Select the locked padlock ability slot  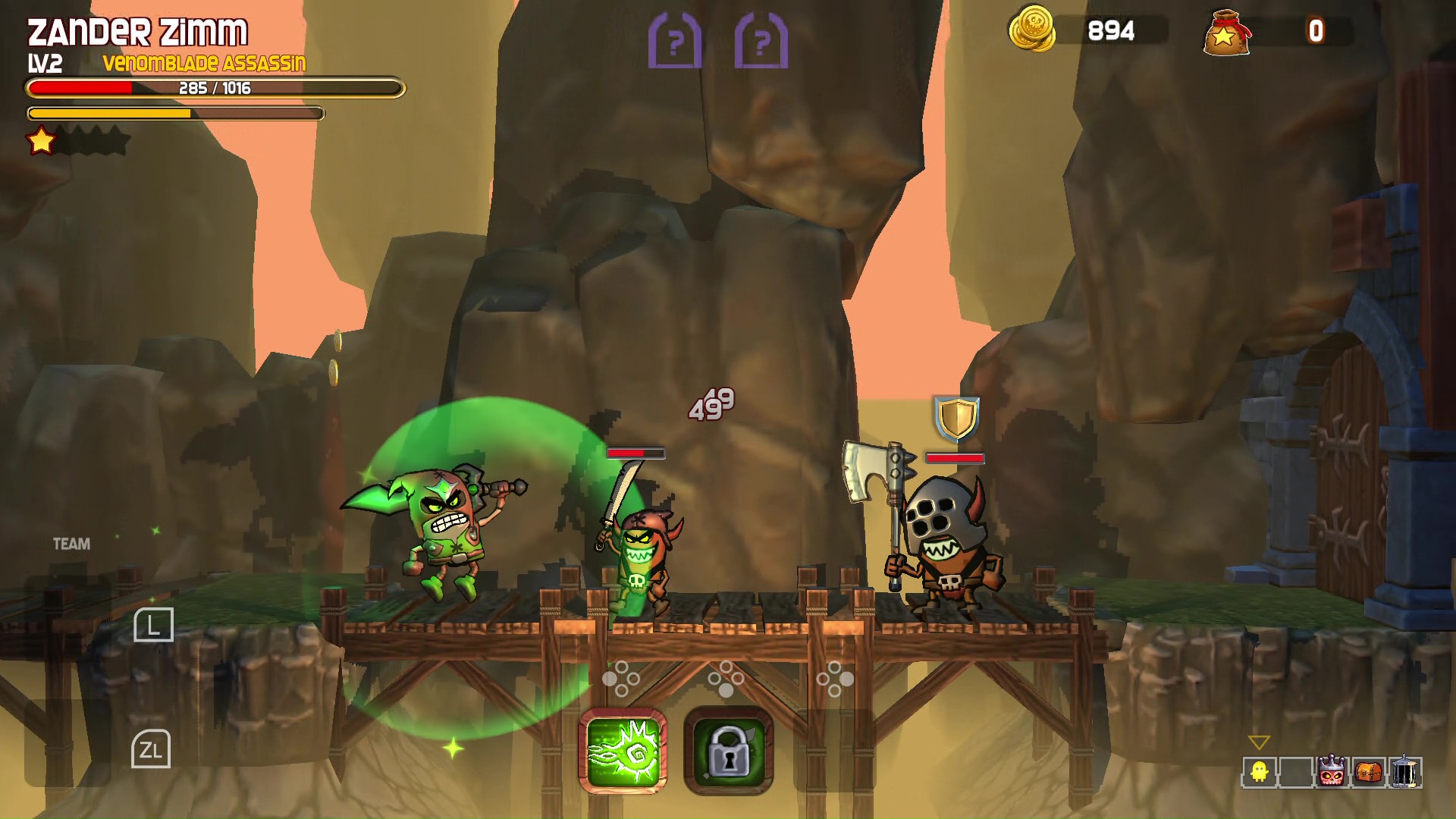pos(728,752)
